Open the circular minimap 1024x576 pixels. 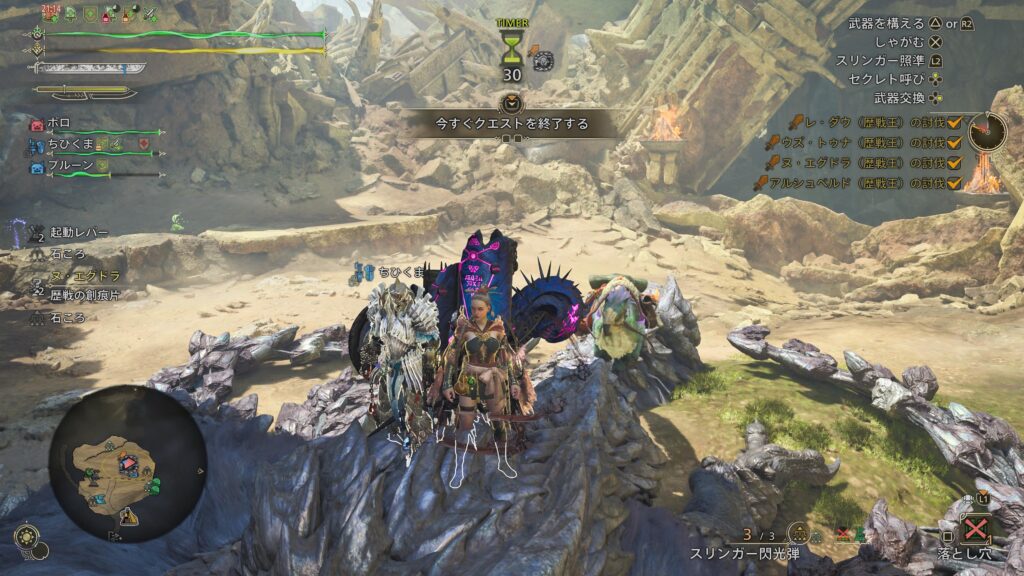127,464
